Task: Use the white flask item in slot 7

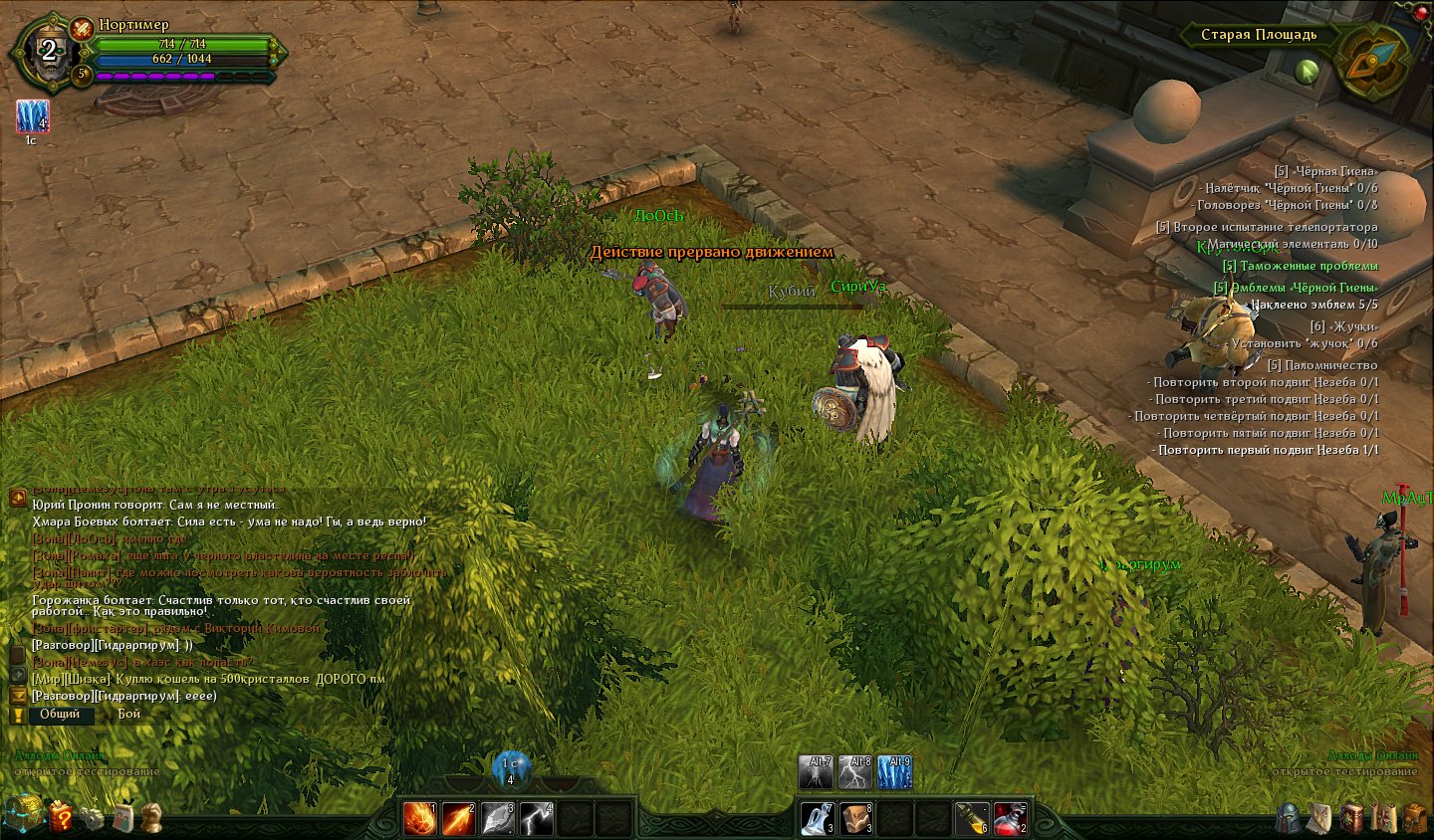Action: (x=817, y=818)
